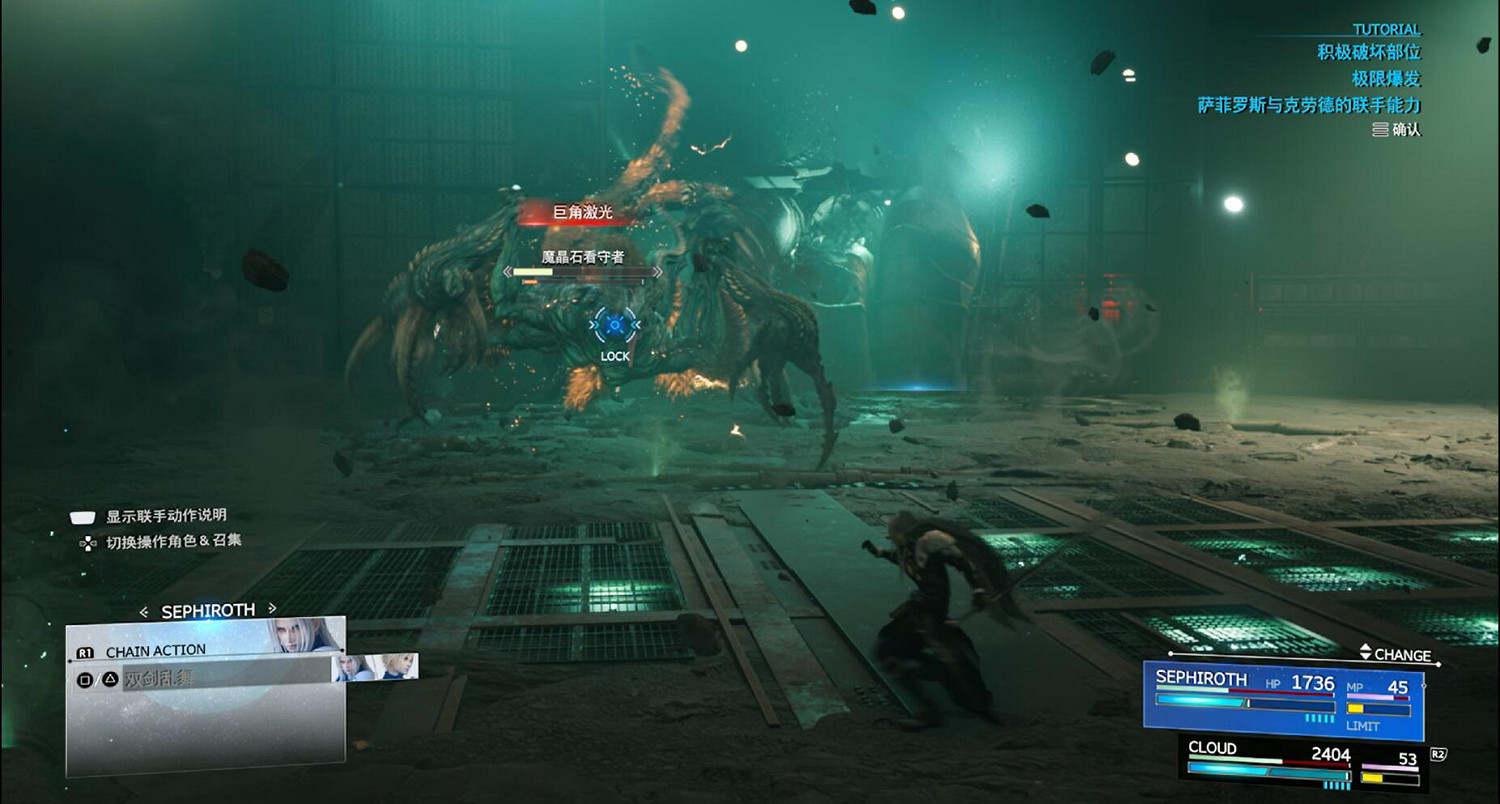Click the CHANGE character label

pyautogui.click(x=1401, y=655)
